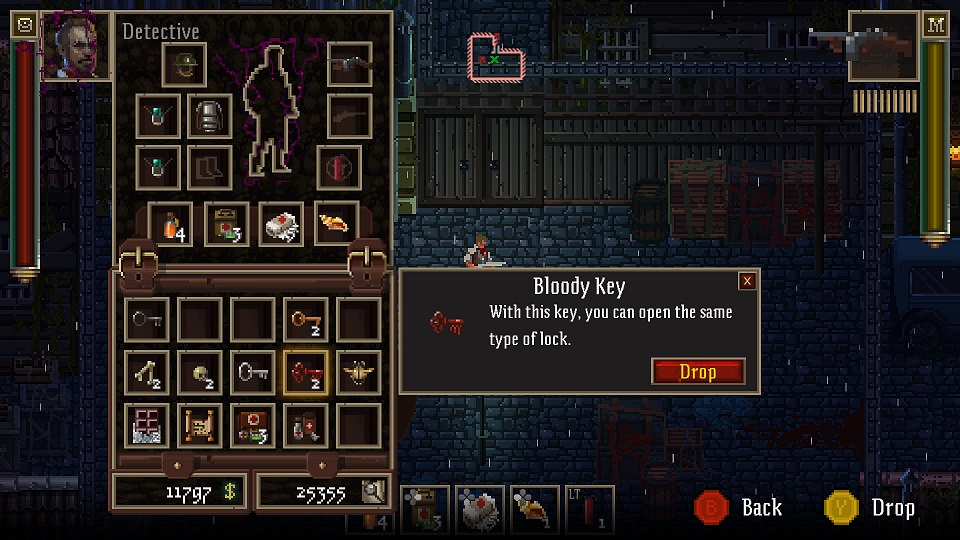Select the dynamite stick equipment slot
The height and width of the screenshot is (540, 960).
[x=340, y=167]
